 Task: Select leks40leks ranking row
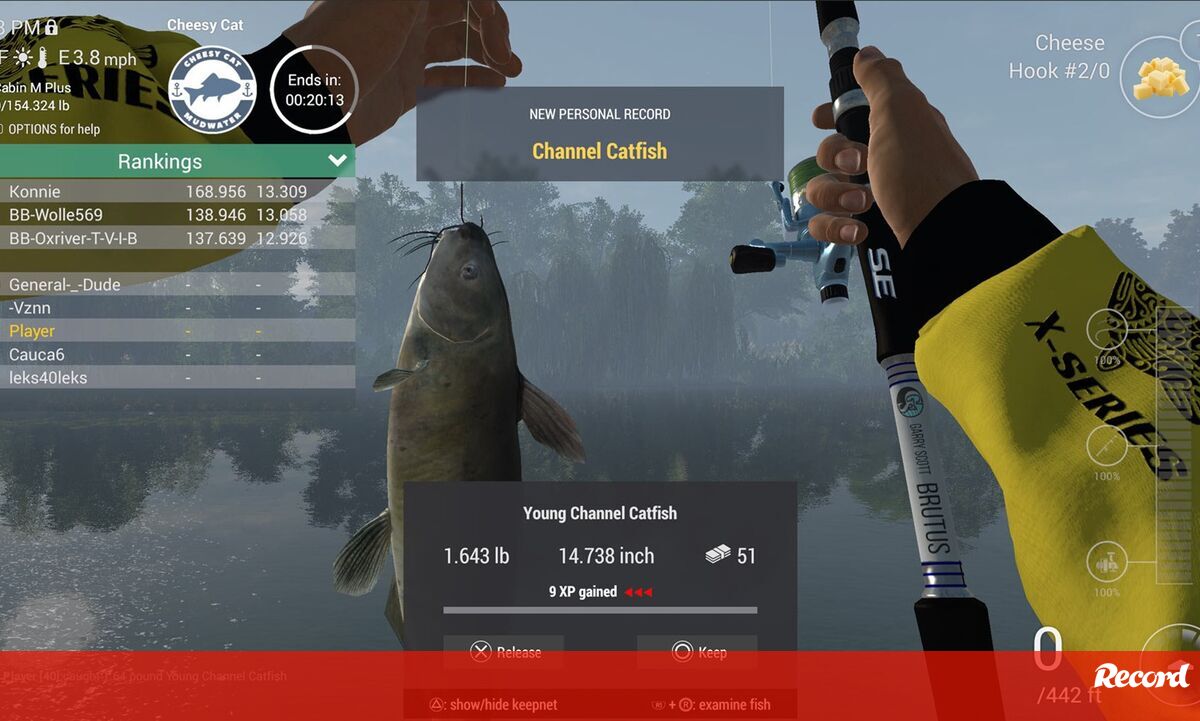click(48, 377)
